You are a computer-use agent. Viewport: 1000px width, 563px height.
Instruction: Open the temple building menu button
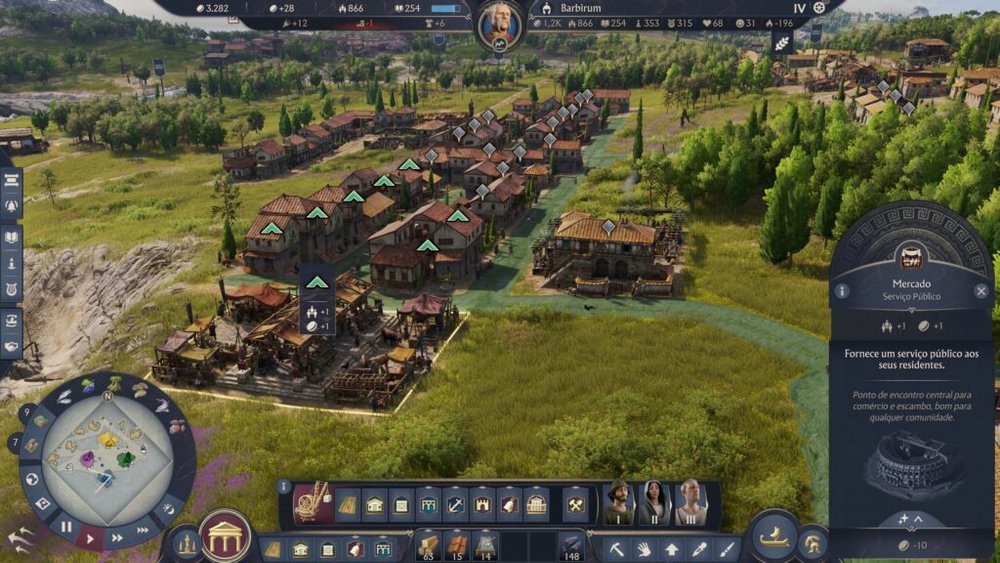coord(226,536)
